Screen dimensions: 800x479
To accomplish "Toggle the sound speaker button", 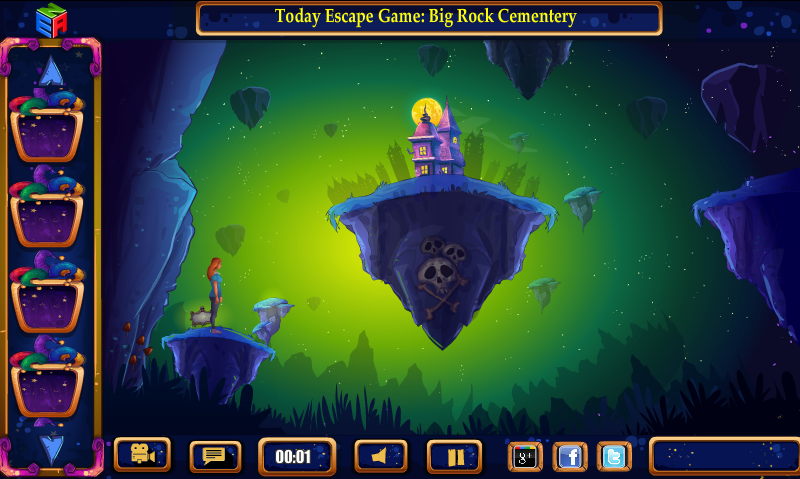I will (381, 456).
